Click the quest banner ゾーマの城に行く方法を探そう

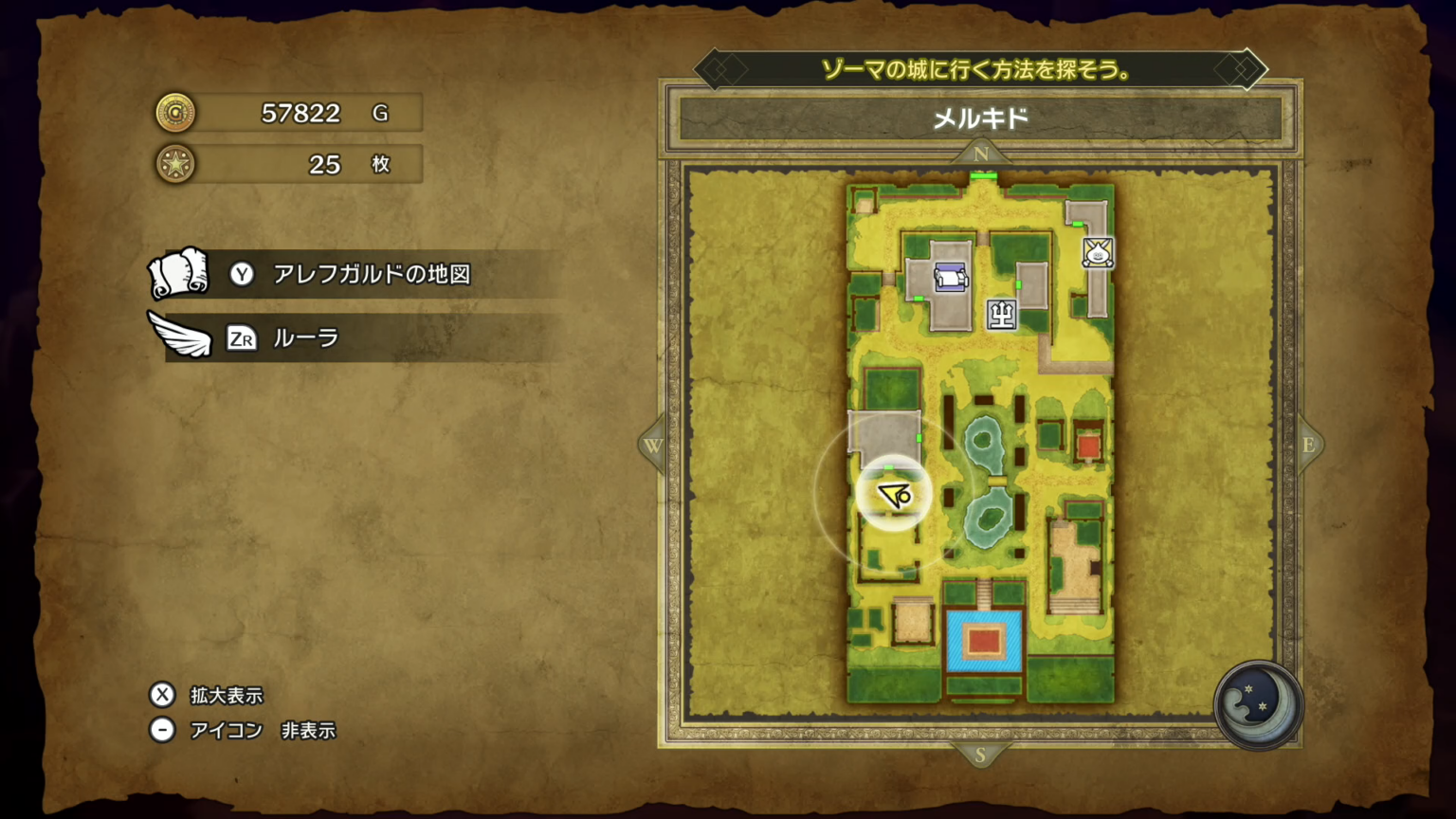pyautogui.click(x=980, y=70)
